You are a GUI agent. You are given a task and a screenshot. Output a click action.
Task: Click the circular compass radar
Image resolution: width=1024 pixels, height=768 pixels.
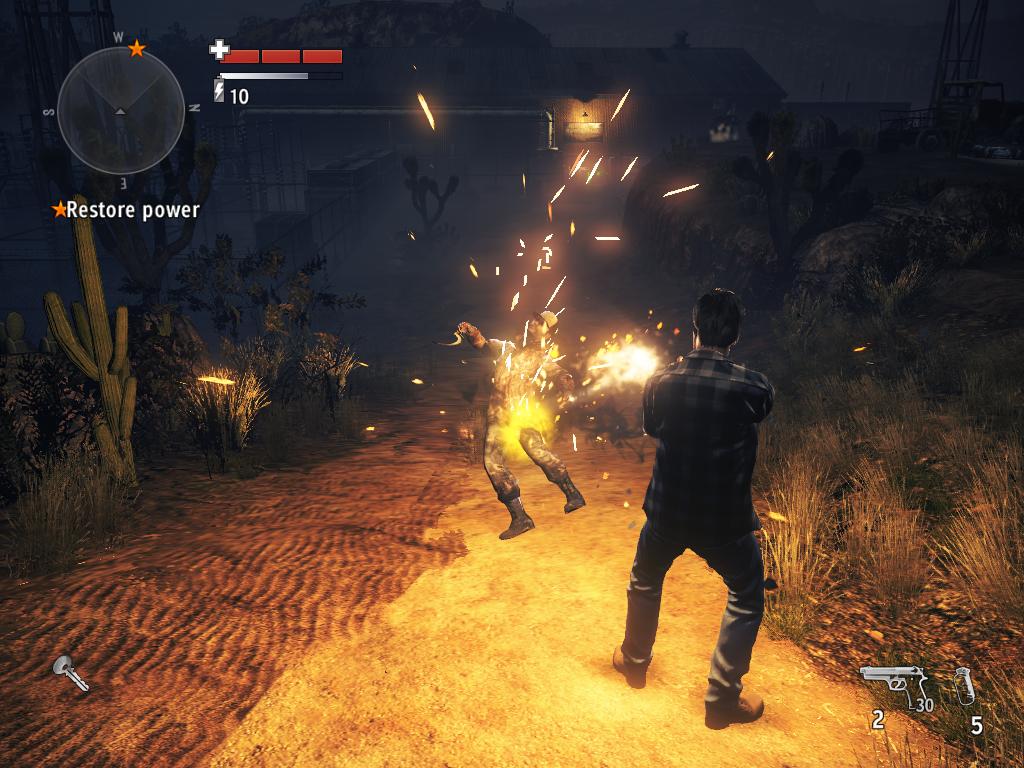[120, 109]
